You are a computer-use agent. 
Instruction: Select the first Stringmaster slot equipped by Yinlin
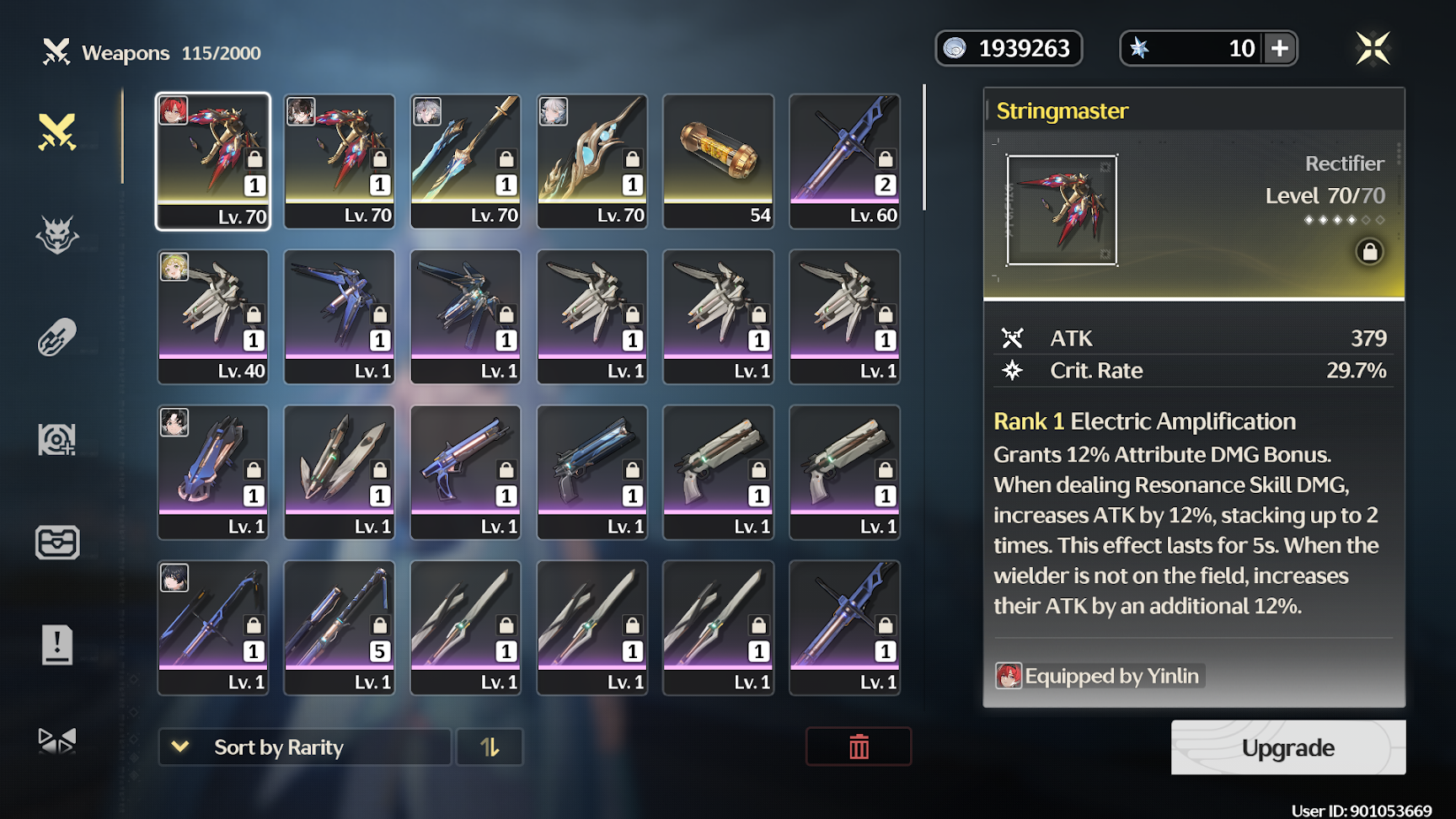point(213,161)
